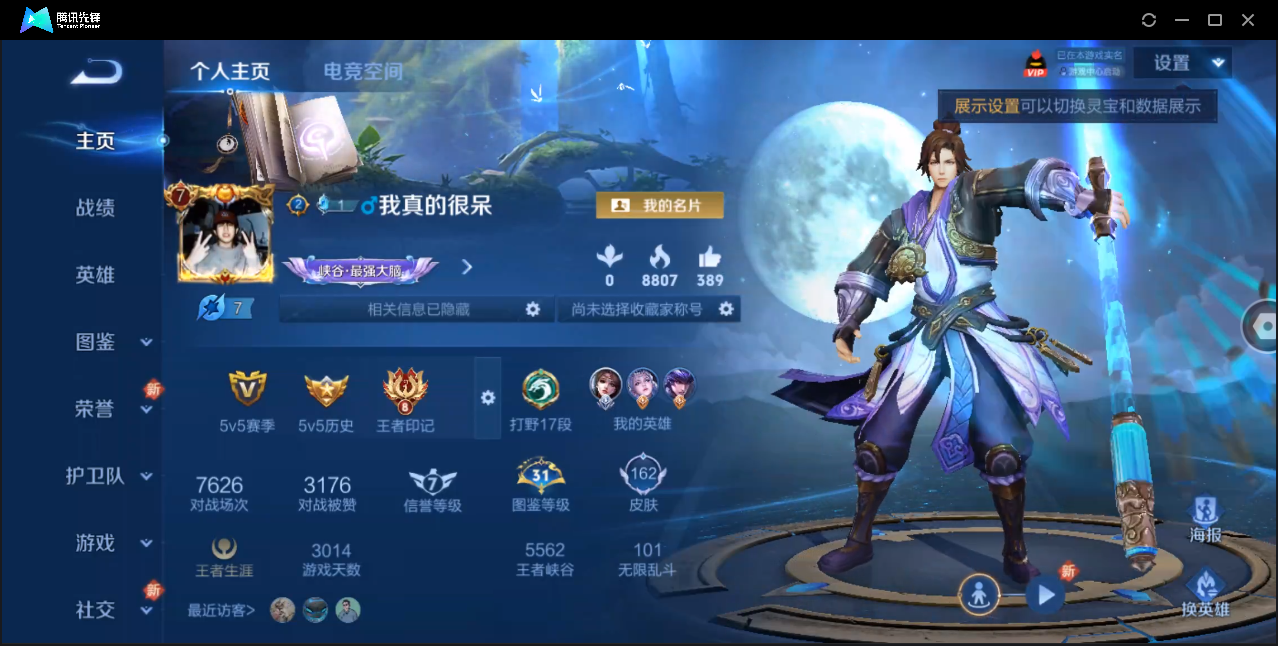Open 我的名片 card button
Screen dimensions: 1278x646
(x=659, y=205)
